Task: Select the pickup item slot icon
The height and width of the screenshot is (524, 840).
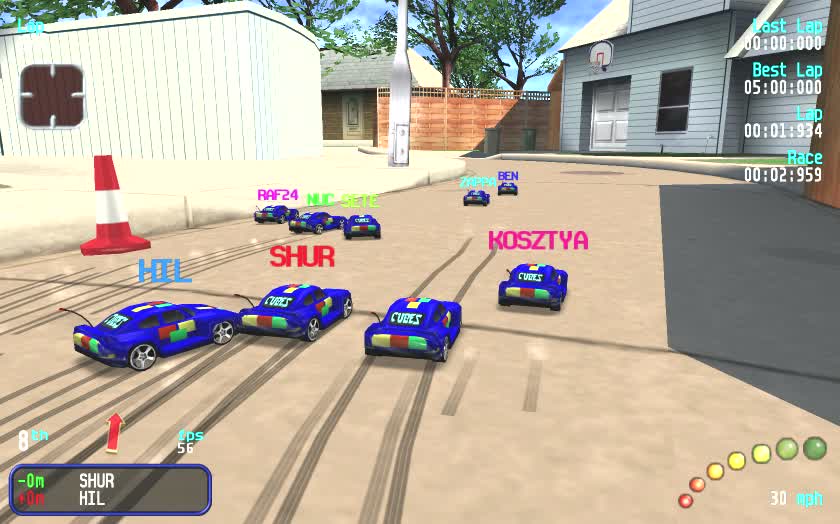Action: [52, 96]
